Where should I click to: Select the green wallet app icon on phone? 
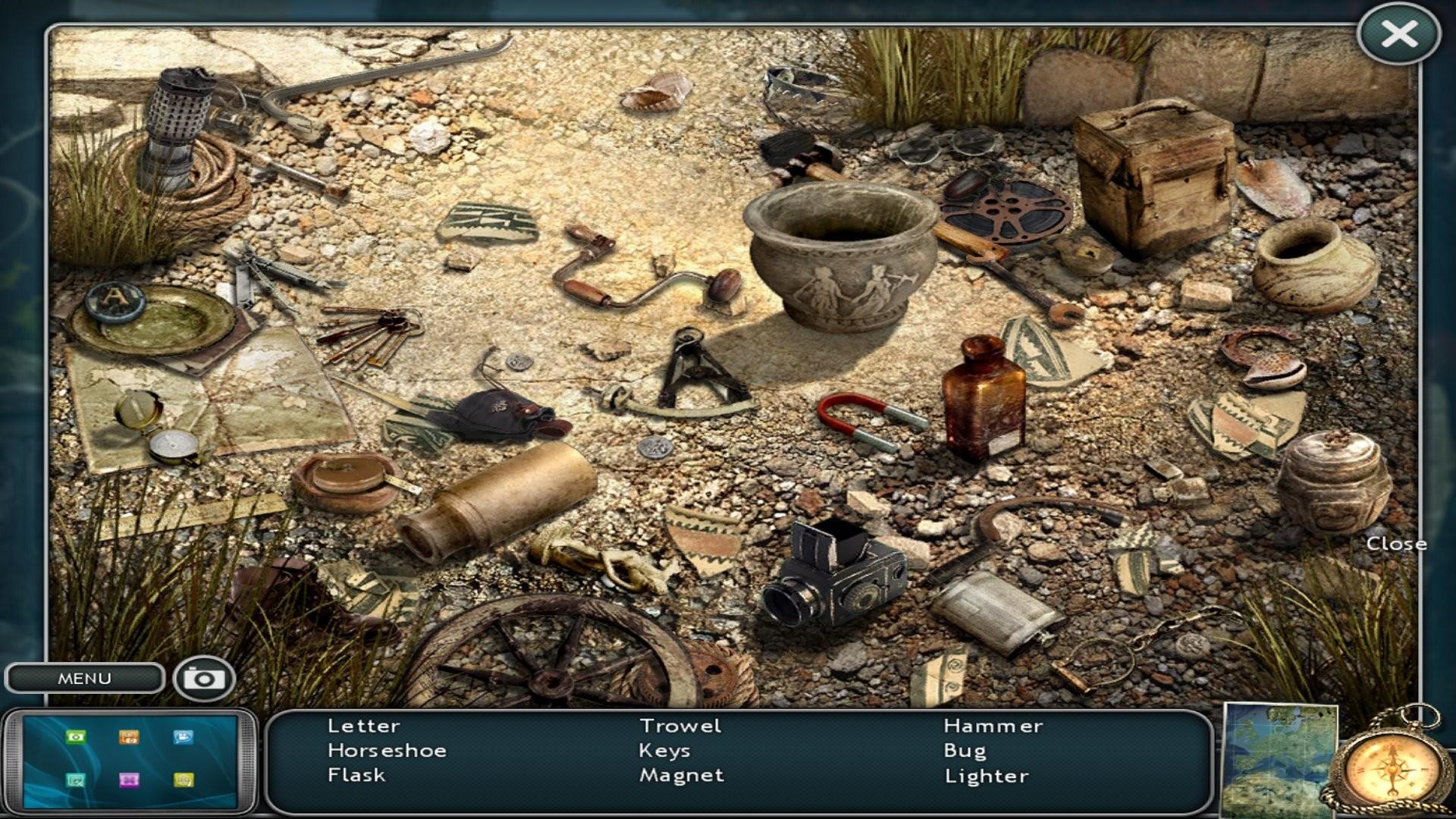pos(75,737)
